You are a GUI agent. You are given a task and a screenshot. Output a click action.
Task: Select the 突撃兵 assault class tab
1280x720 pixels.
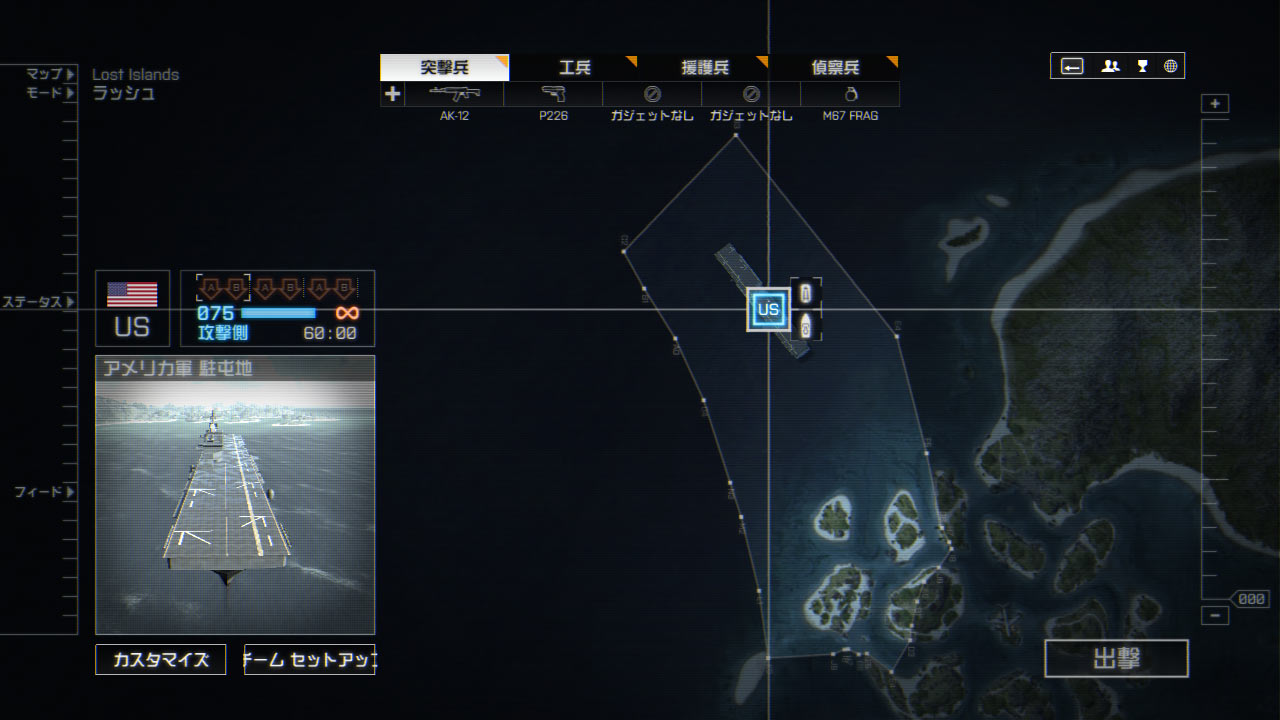pyautogui.click(x=444, y=68)
